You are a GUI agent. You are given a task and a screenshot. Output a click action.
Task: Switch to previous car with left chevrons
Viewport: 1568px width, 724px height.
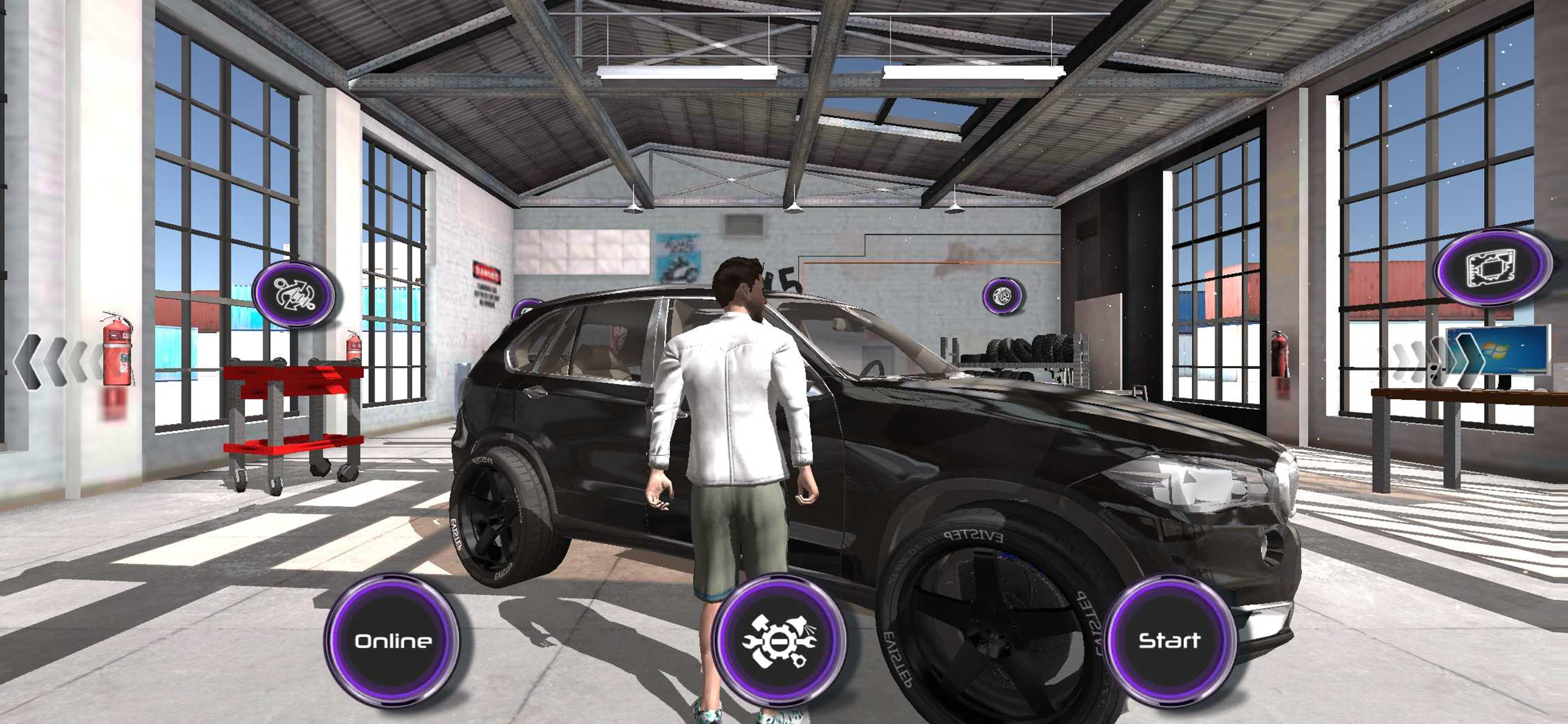[x=58, y=362]
